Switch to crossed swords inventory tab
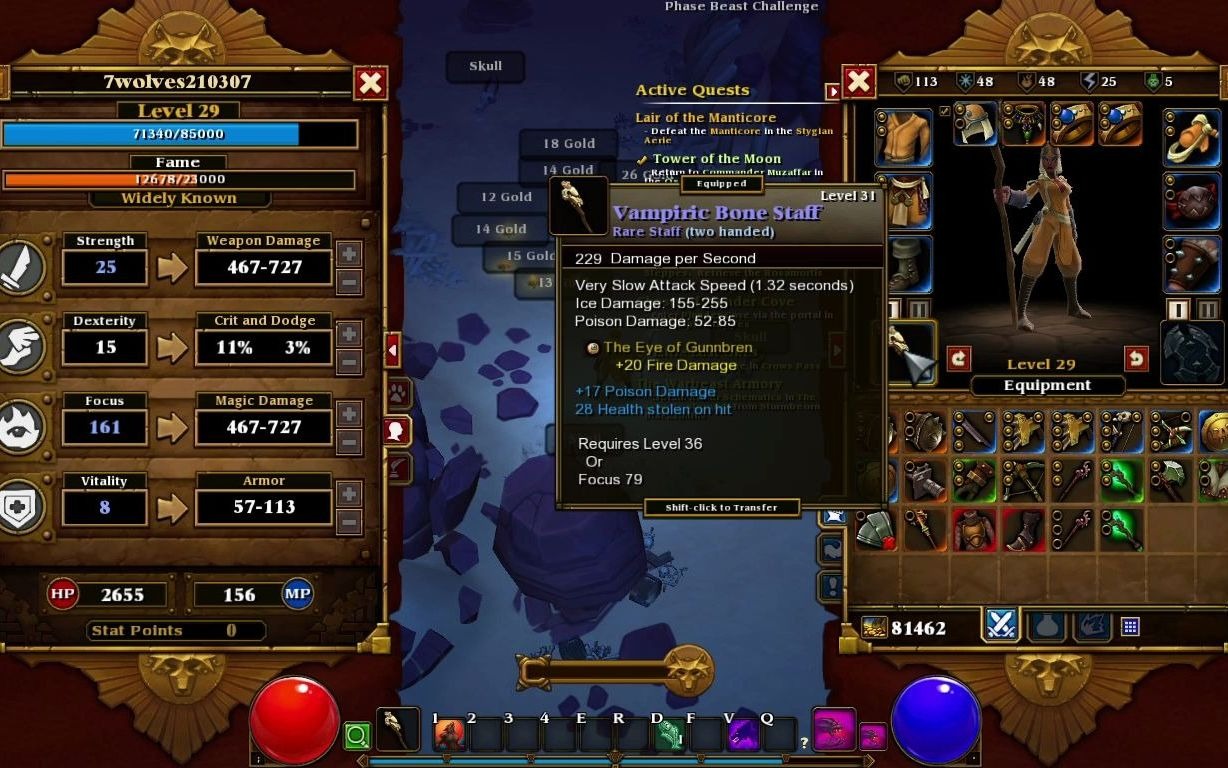 click(1001, 625)
